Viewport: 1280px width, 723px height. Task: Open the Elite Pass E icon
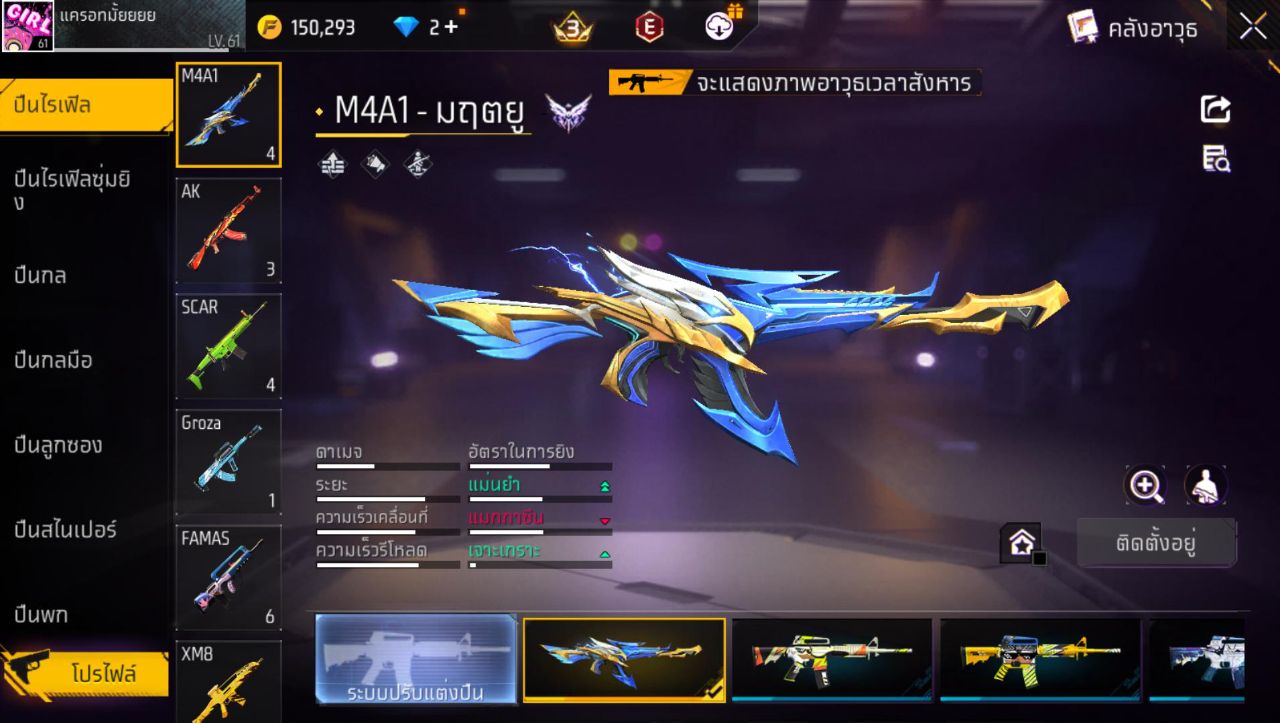click(648, 28)
